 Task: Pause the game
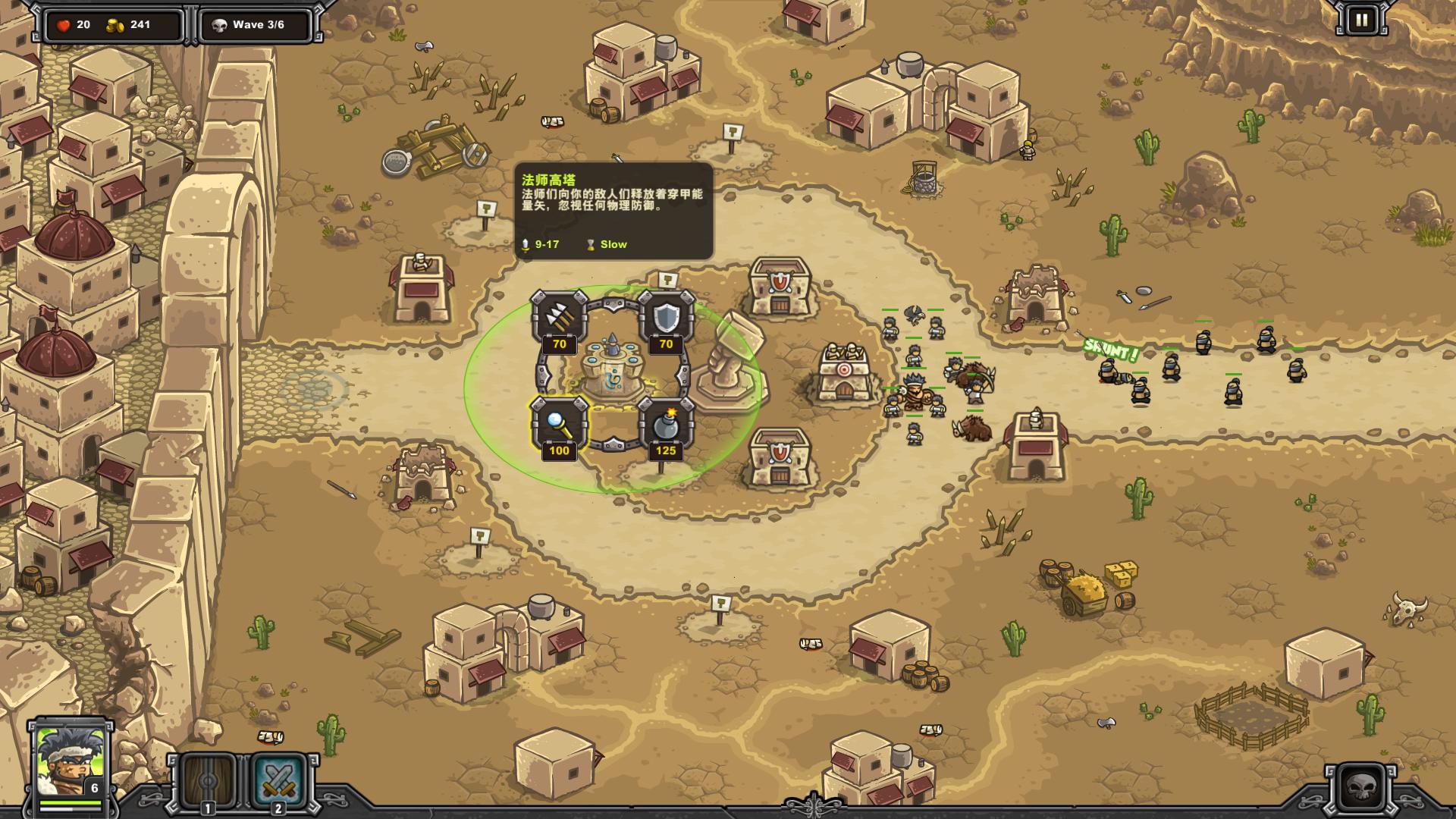[1361, 20]
